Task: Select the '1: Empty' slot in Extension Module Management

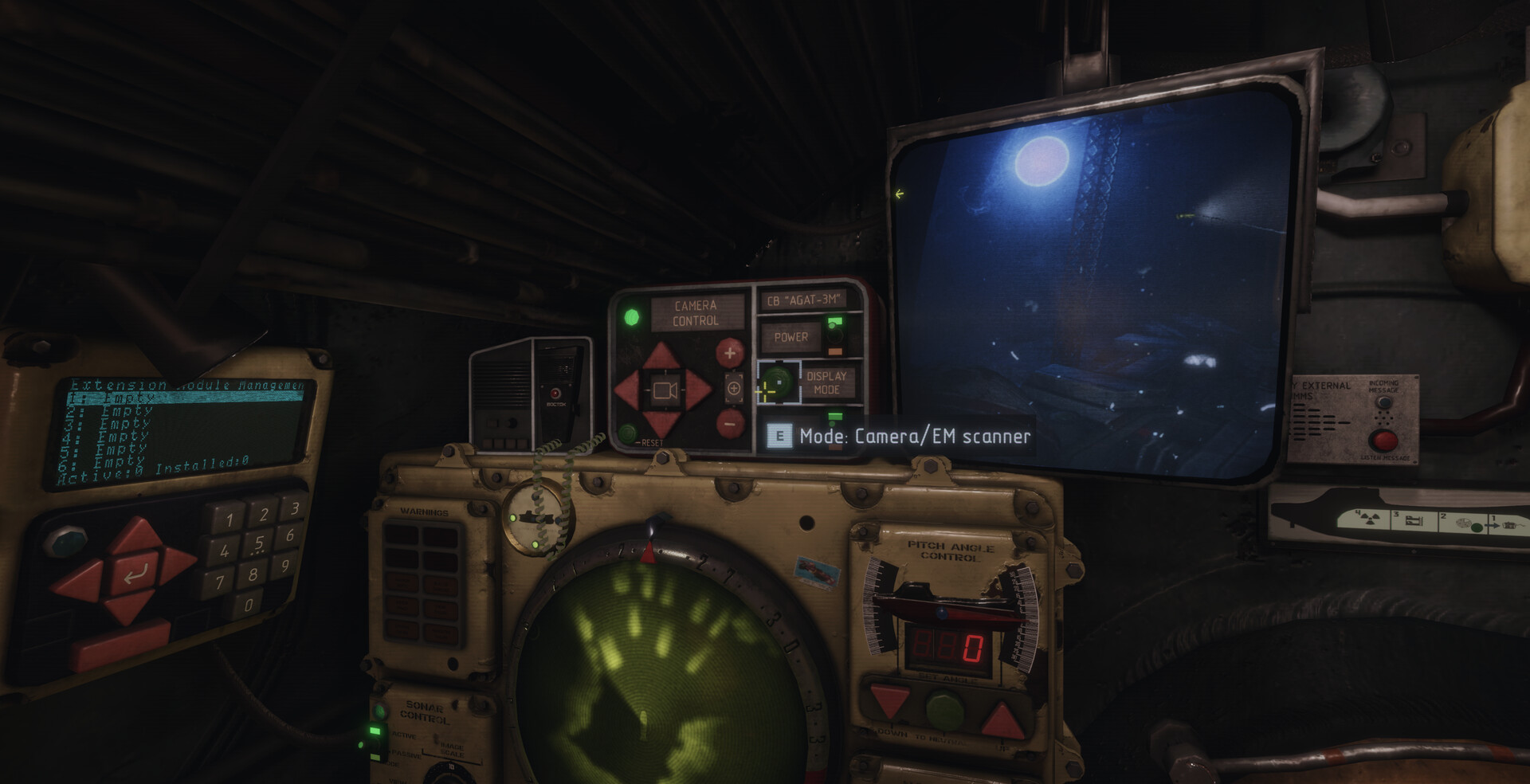Action: [112, 396]
